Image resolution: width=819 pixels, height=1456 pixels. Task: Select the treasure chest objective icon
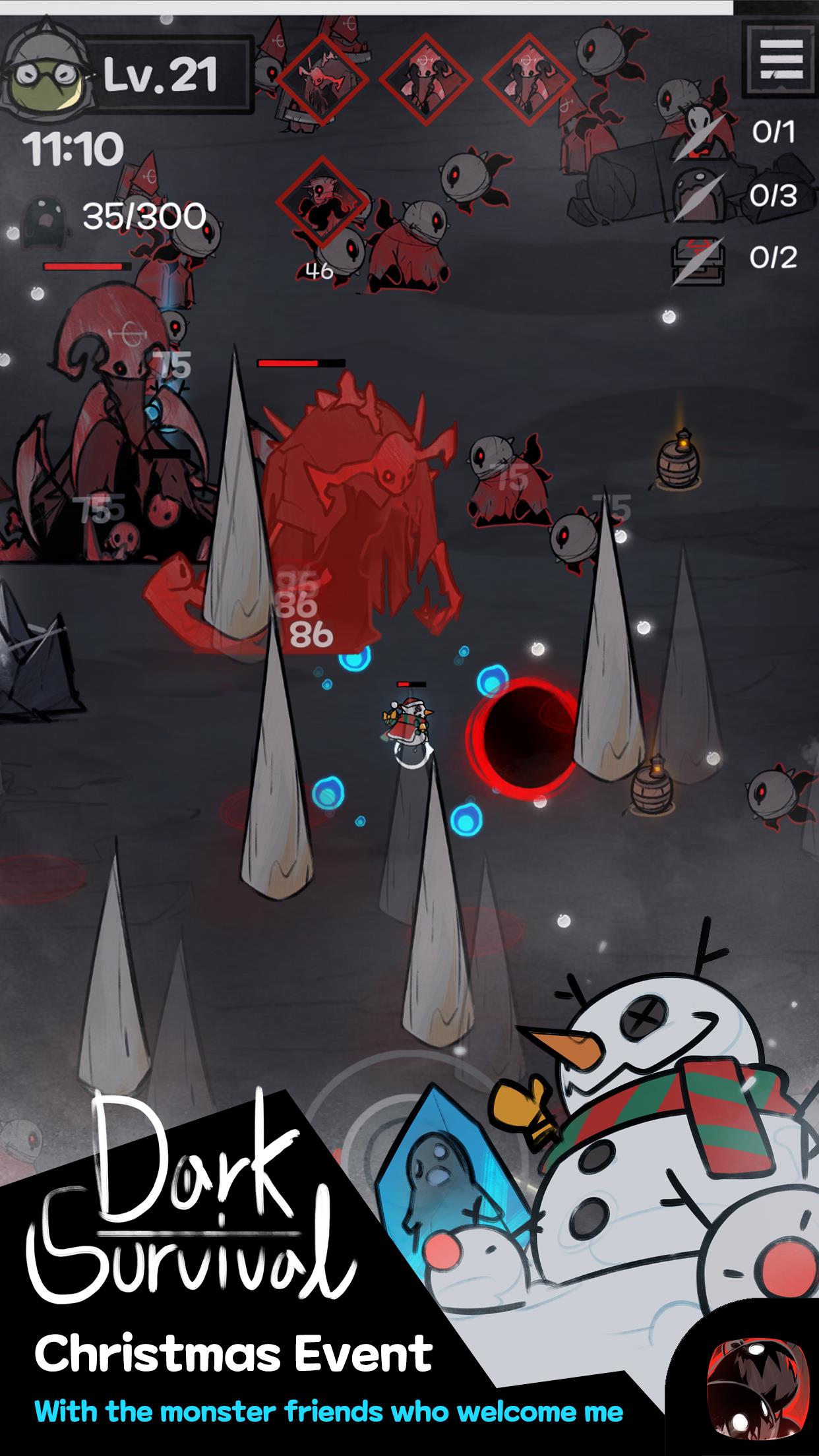pos(697,259)
